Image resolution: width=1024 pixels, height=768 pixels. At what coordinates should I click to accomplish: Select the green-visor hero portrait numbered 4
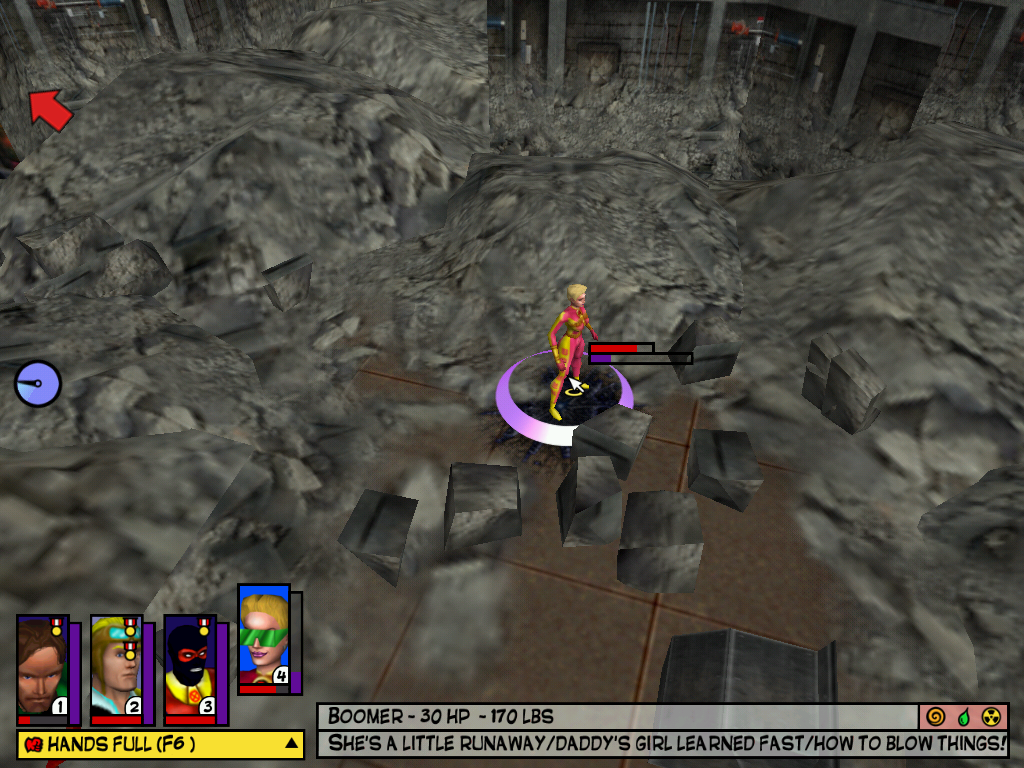(264, 638)
